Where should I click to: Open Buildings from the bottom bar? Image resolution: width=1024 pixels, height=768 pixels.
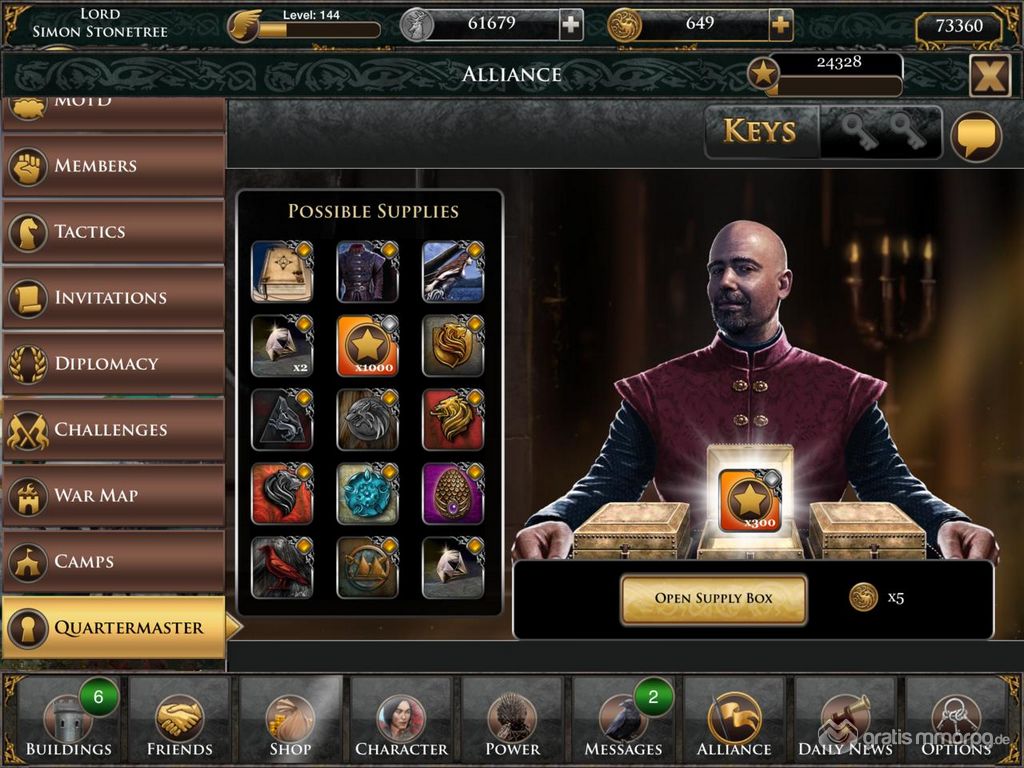coord(68,722)
